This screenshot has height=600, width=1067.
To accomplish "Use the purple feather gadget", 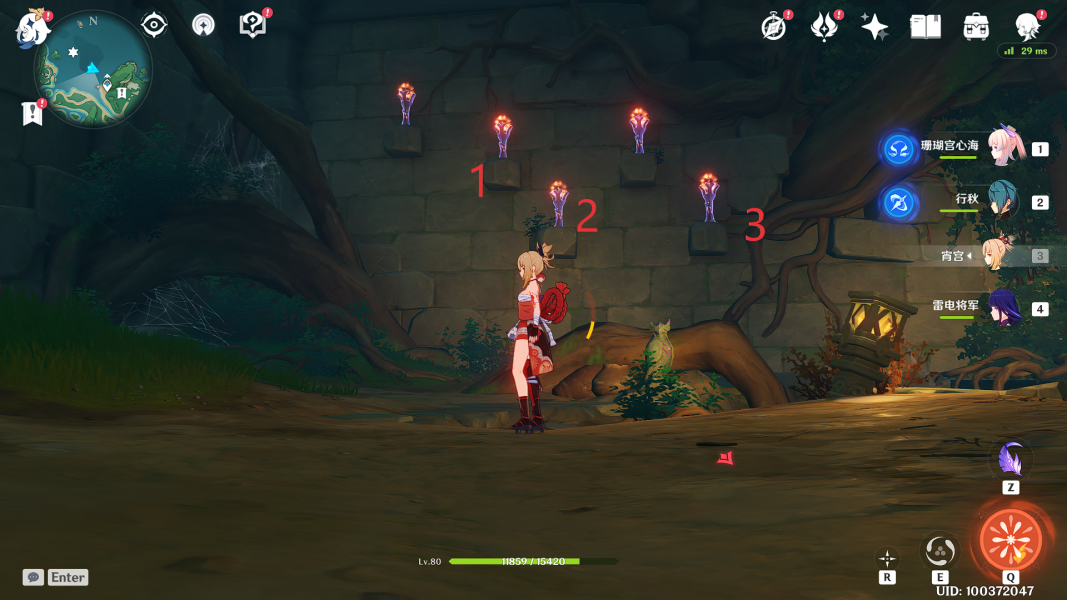I will (x=1011, y=461).
